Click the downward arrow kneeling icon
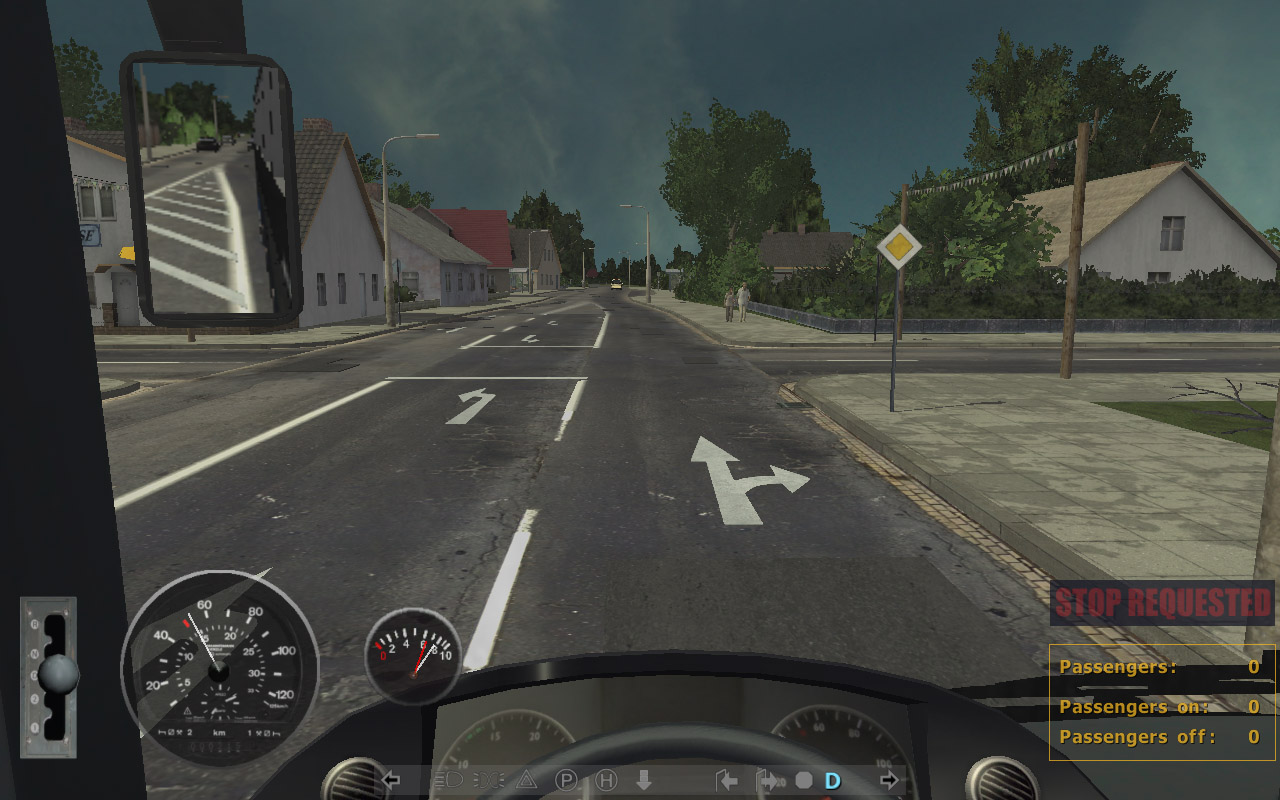Viewport: 1280px width, 800px height. [643, 780]
